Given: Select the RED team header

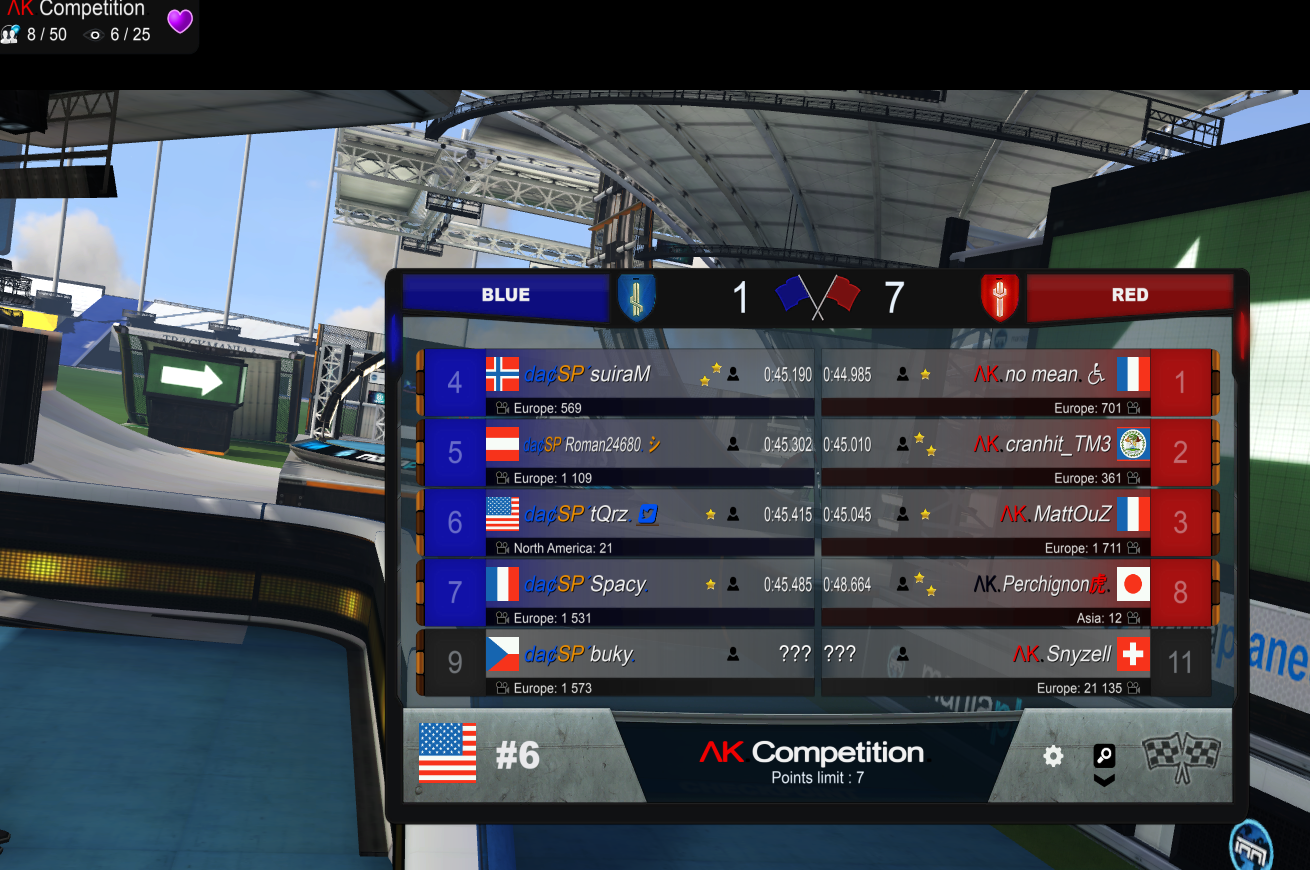Looking at the screenshot, I should [x=1129, y=295].
